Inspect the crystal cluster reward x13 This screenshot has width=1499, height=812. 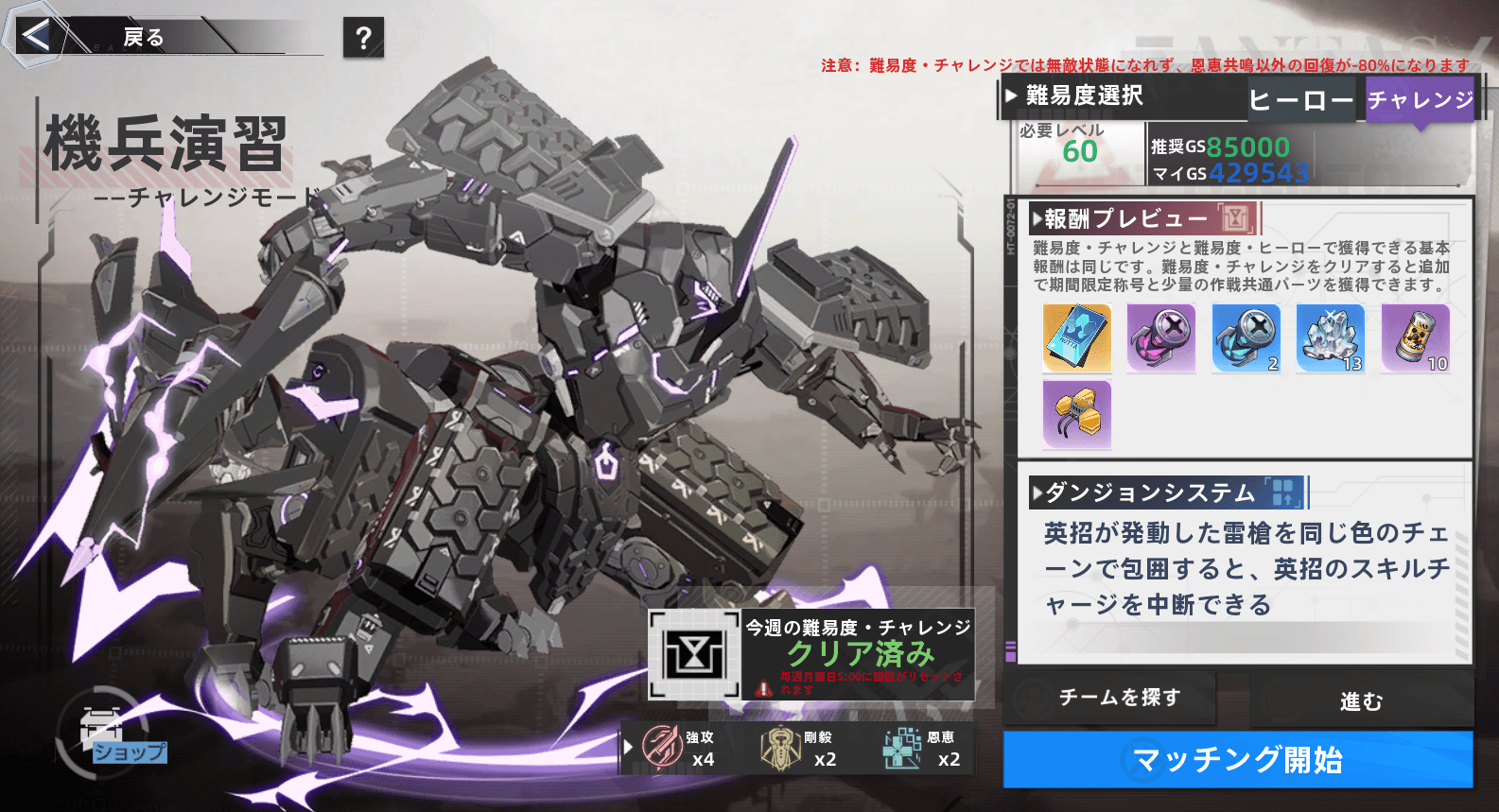point(1331,337)
